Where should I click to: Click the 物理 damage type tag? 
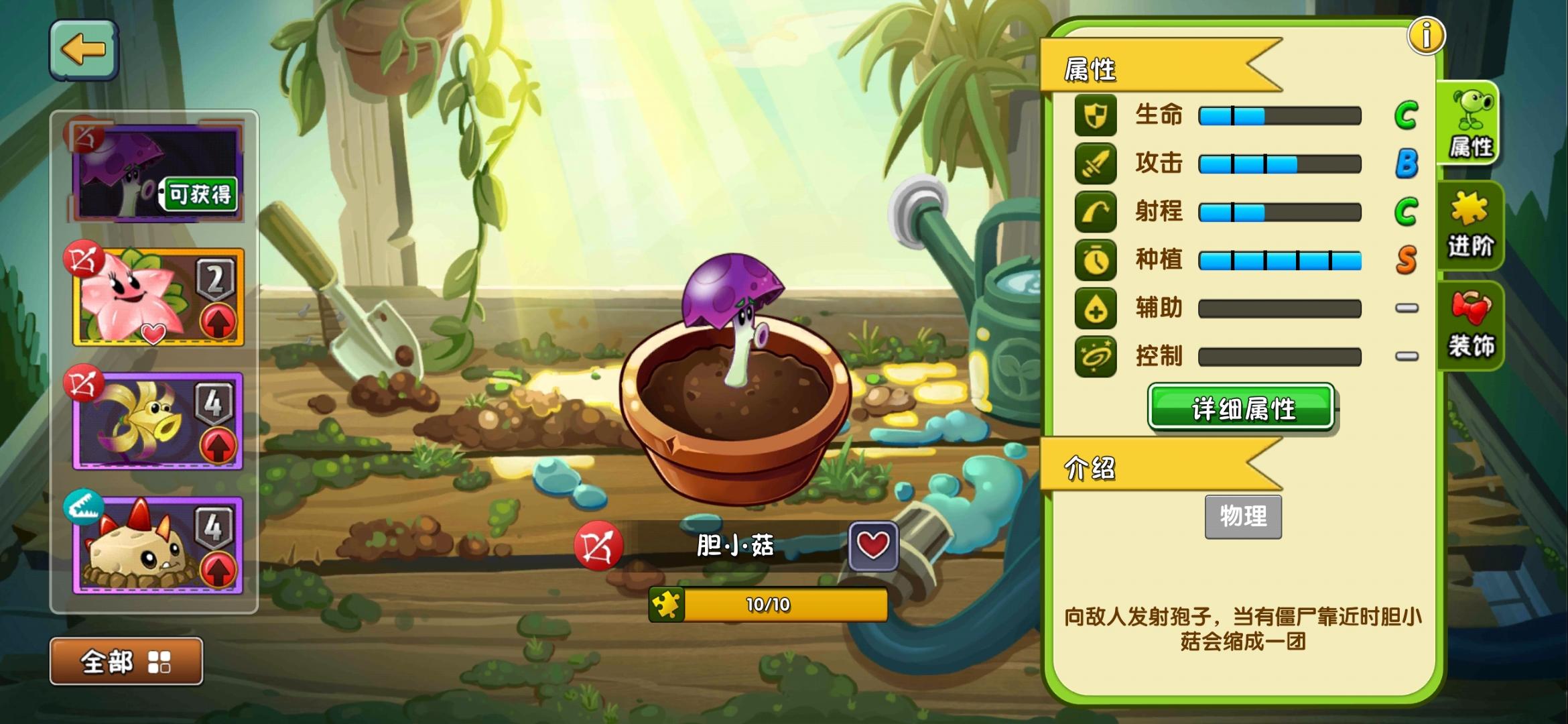click(1243, 518)
